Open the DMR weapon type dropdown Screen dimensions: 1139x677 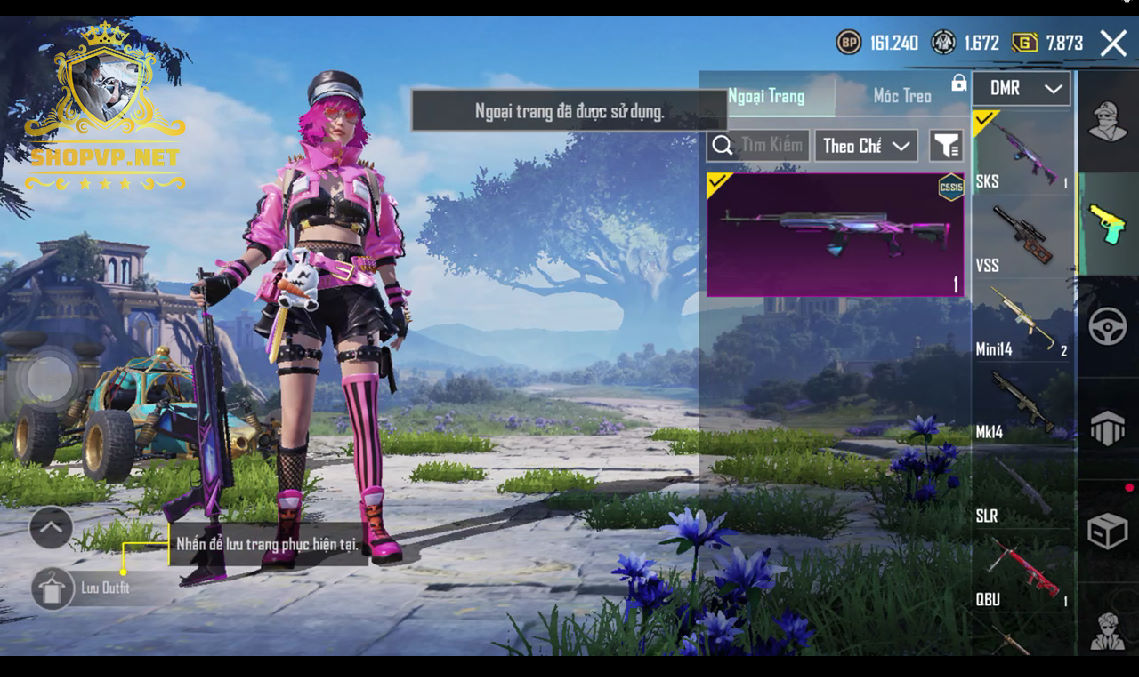[x=1021, y=89]
